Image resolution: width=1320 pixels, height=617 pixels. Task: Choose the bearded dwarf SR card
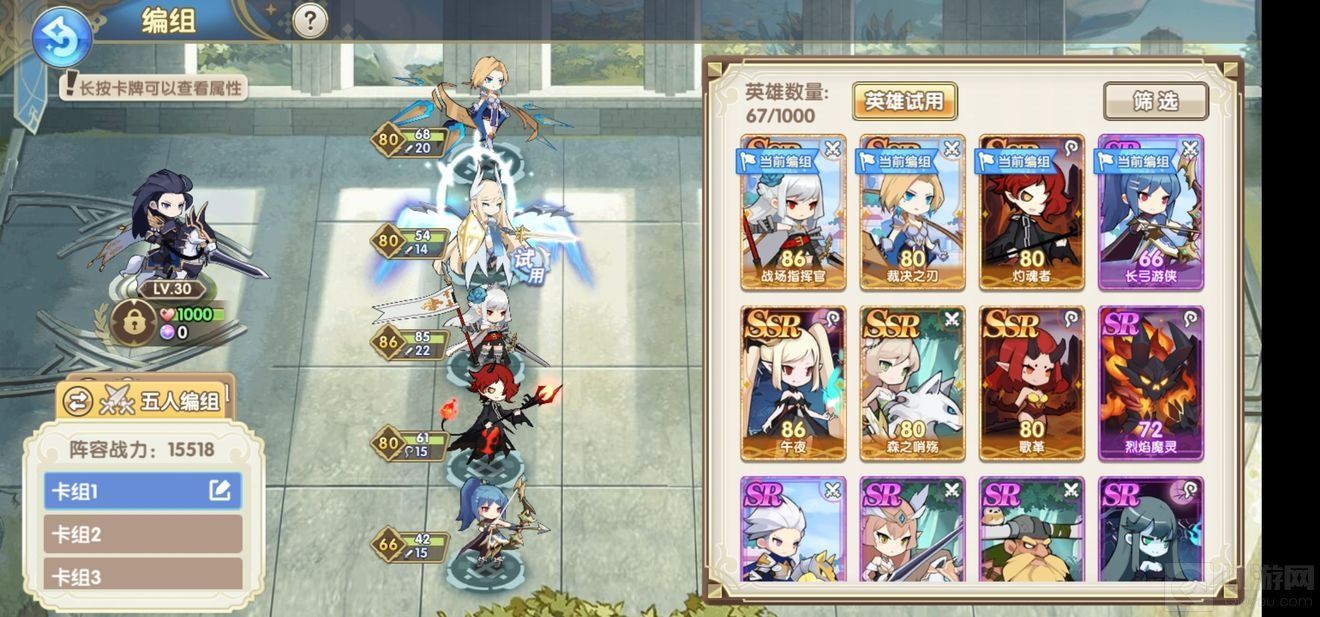[1031, 529]
